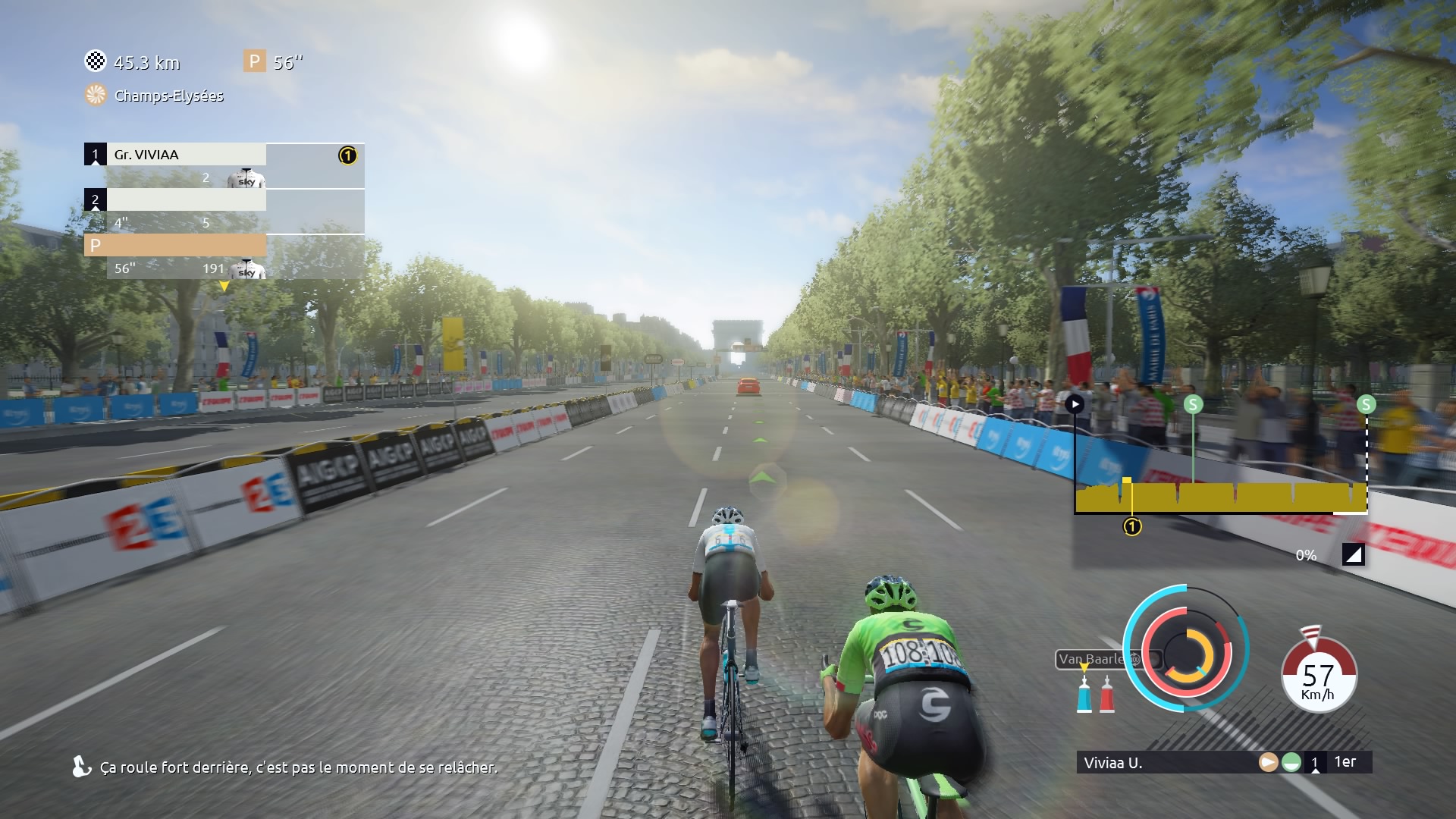The image size is (1456, 819).
Task: Click the green half-circle icon beside Viviaa U.
Action: 1291,763
